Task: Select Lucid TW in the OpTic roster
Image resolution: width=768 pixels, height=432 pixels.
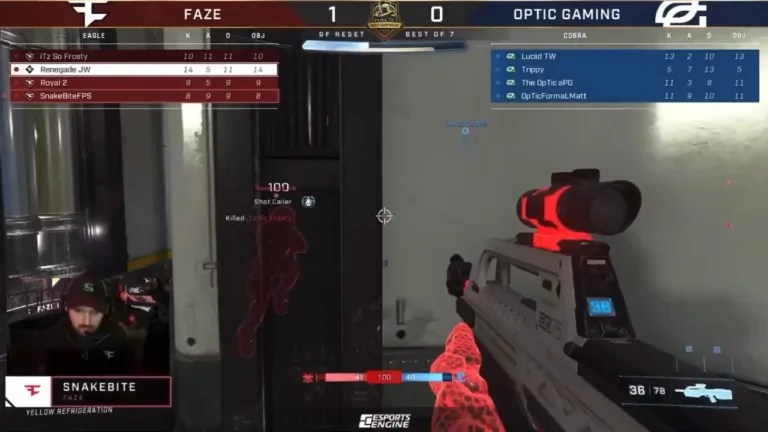Action: (x=618, y=56)
